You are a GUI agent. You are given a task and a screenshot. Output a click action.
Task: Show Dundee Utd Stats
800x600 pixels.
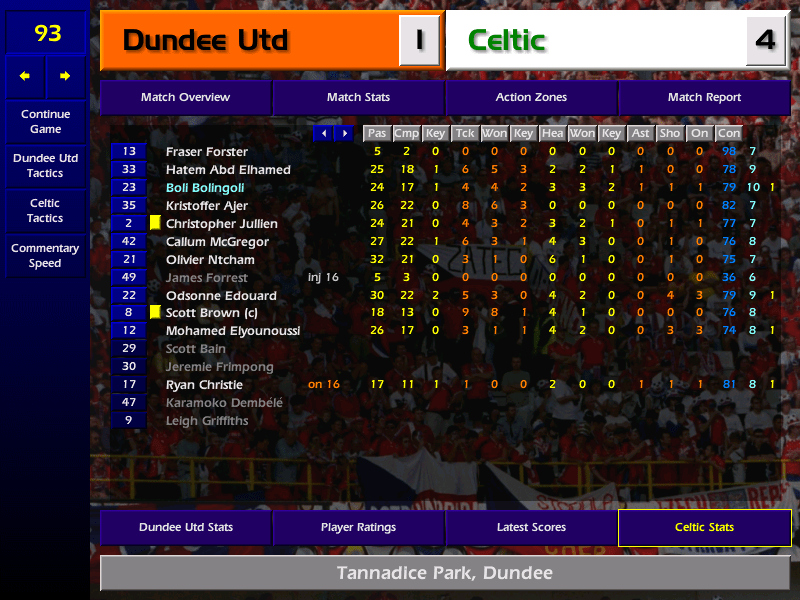(185, 528)
